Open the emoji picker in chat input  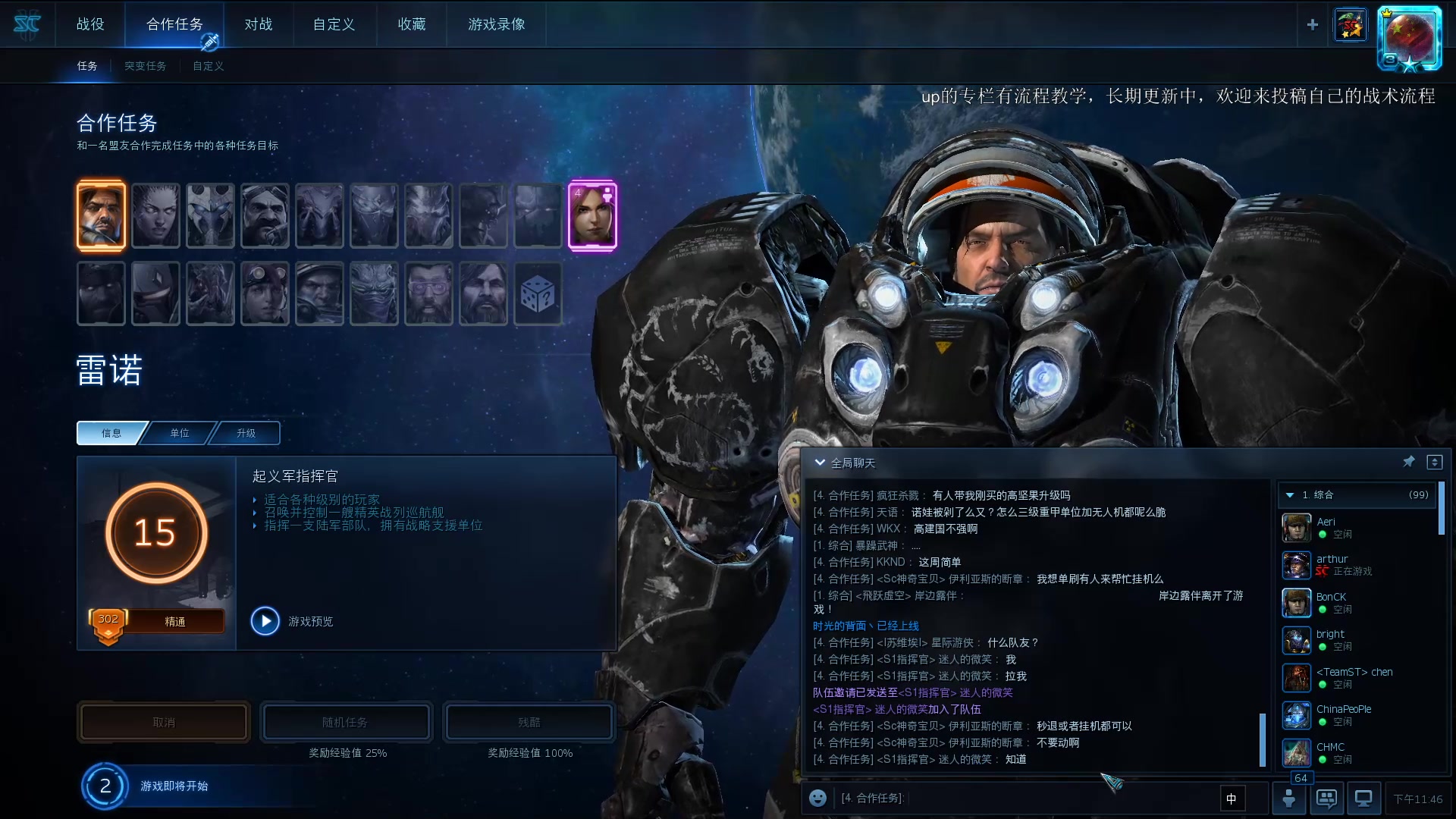pyautogui.click(x=817, y=798)
